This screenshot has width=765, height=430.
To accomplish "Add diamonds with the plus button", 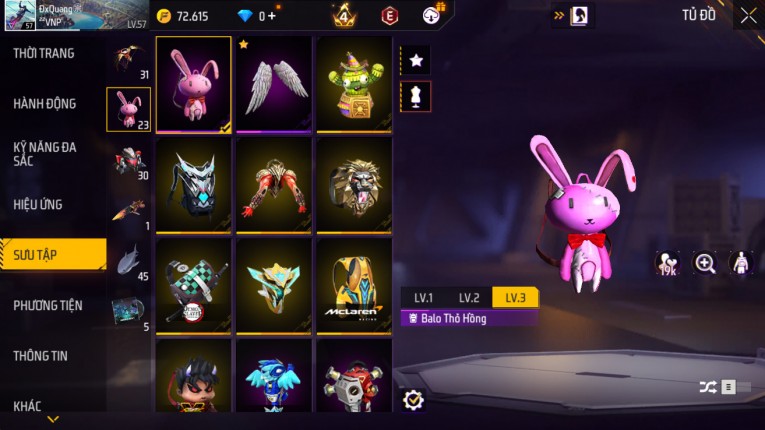I will pyautogui.click(x=272, y=16).
